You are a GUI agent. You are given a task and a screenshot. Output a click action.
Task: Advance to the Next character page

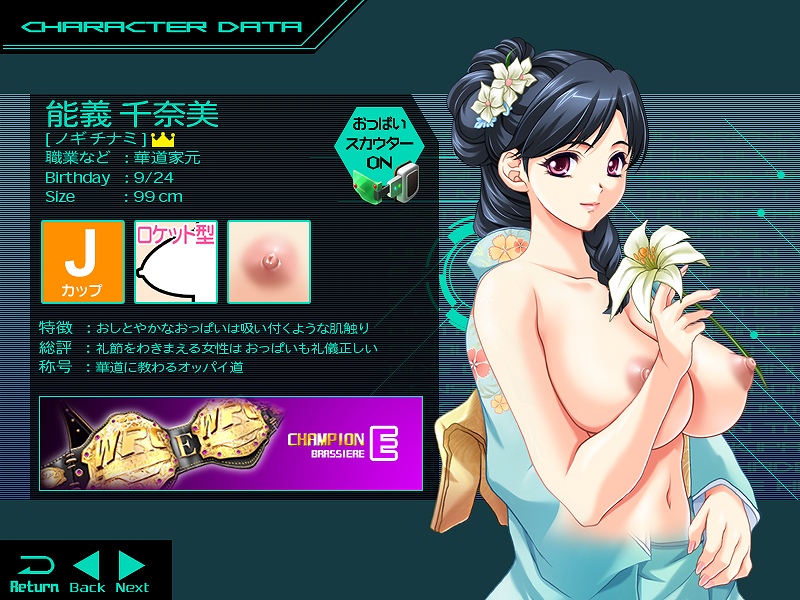point(132,573)
